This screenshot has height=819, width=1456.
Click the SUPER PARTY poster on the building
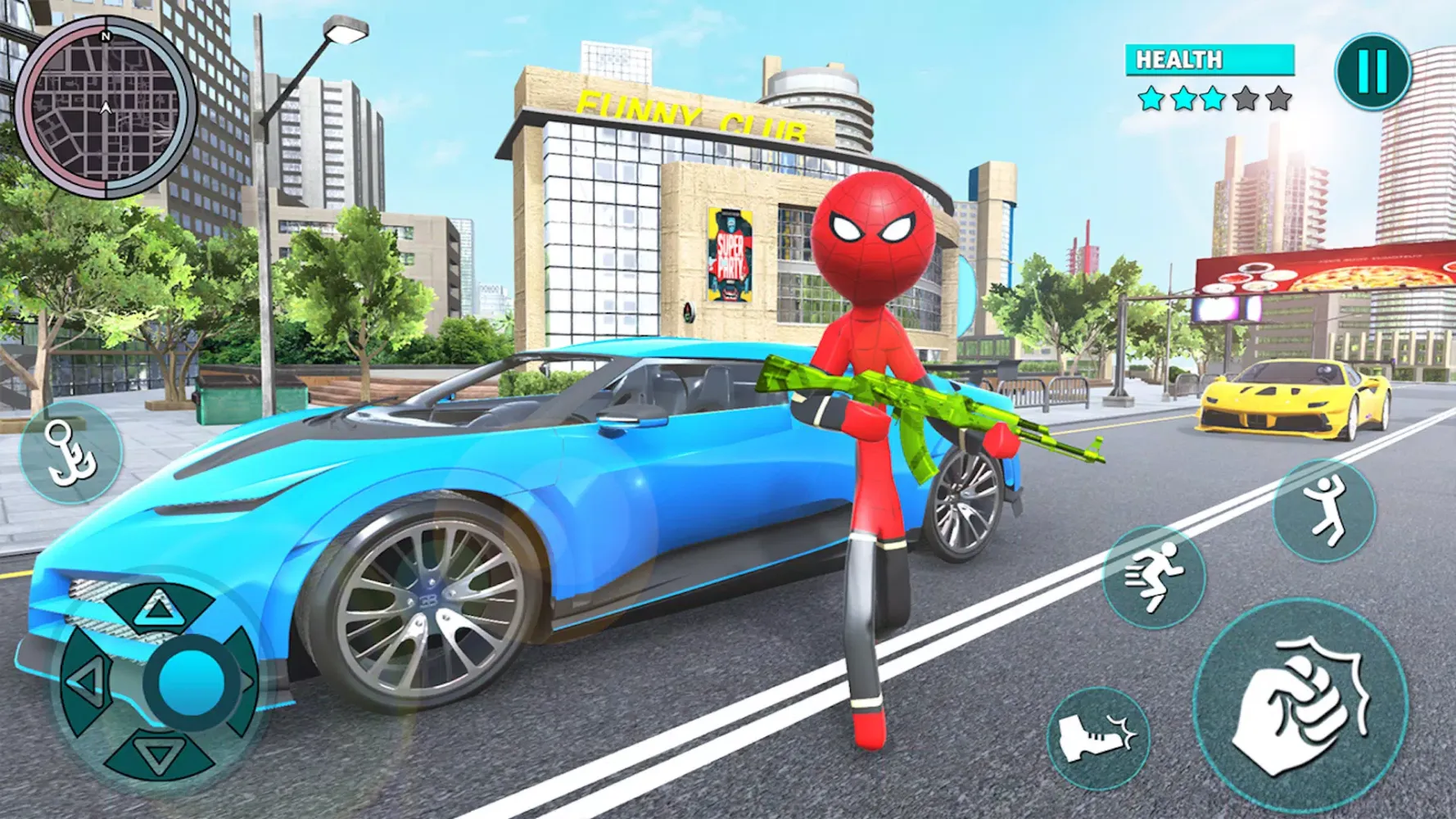pyautogui.click(x=728, y=256)
